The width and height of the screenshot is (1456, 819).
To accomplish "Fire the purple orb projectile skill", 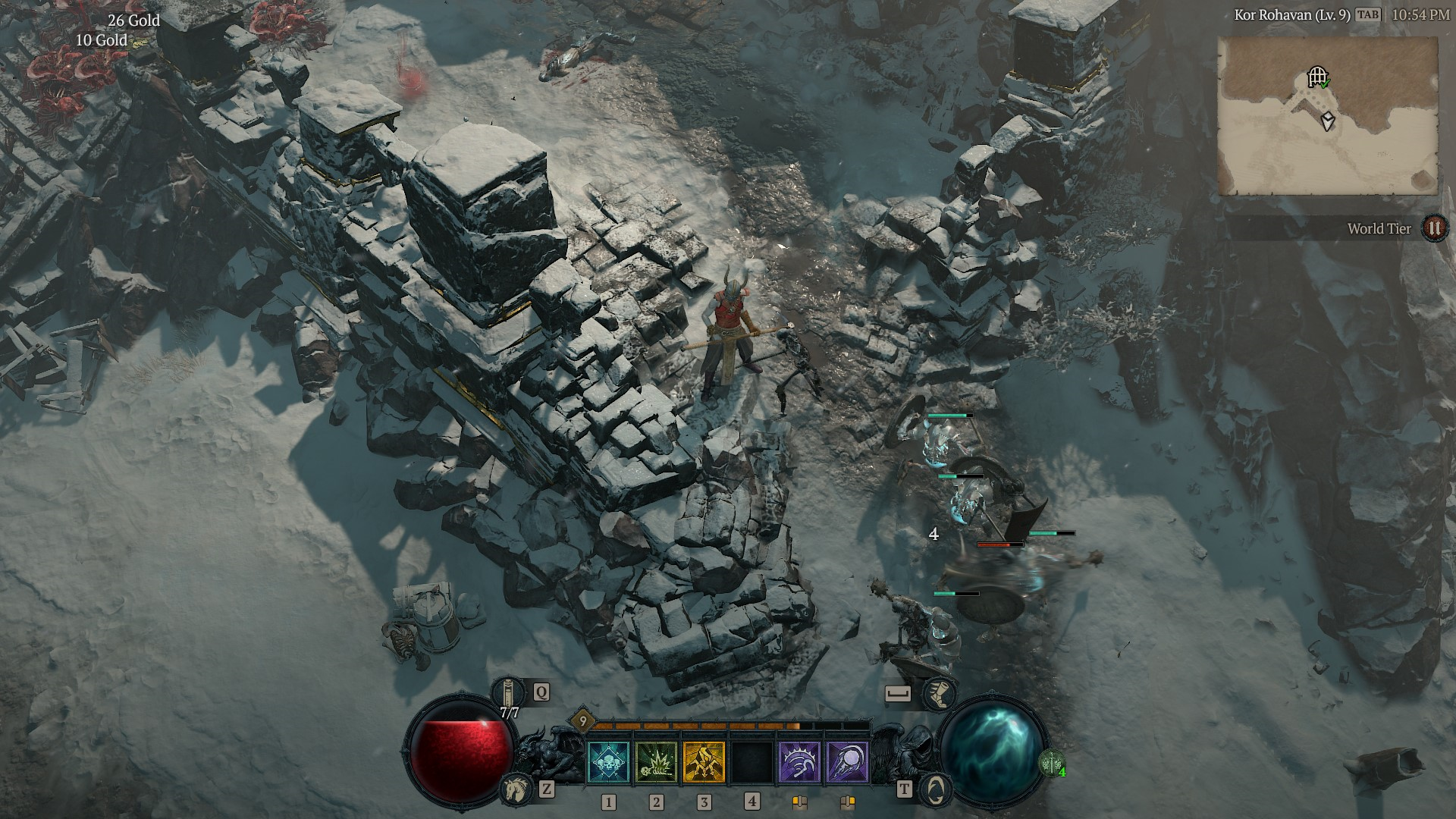I will pyautogui.click(x=847, y=762).
